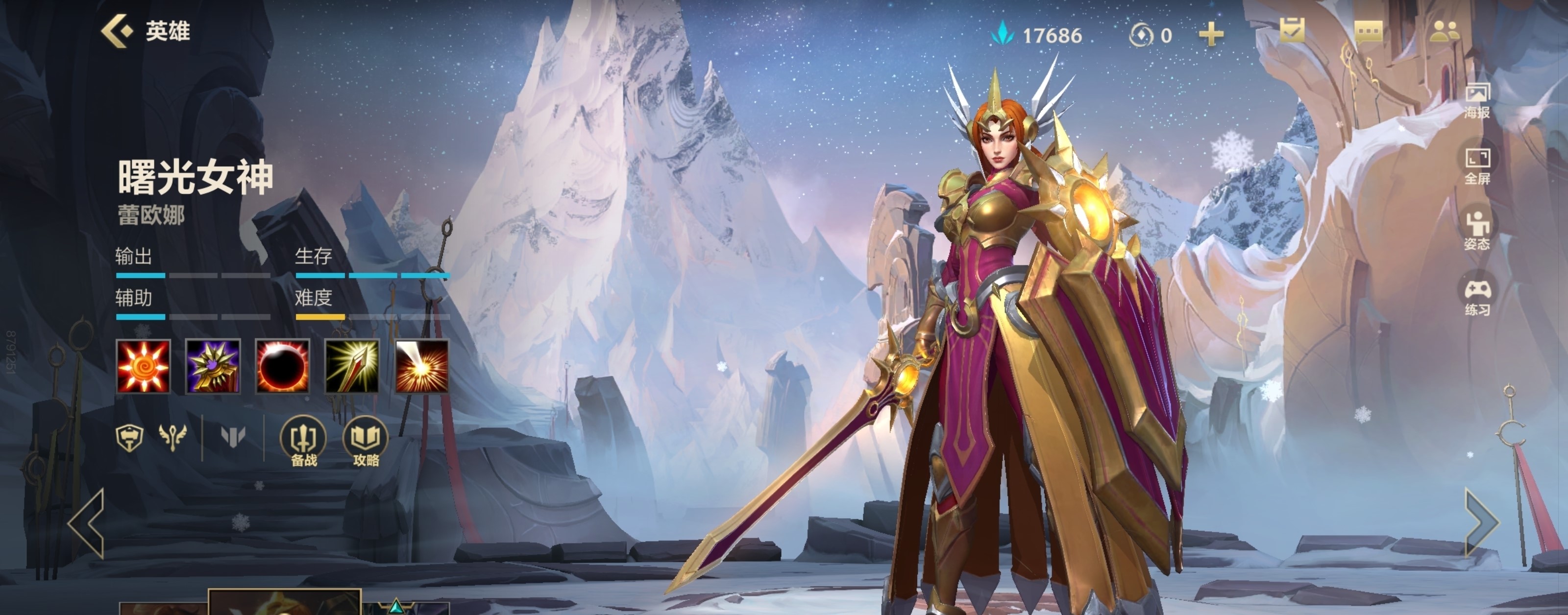Open the friends list icon

tap(1444, 31)
